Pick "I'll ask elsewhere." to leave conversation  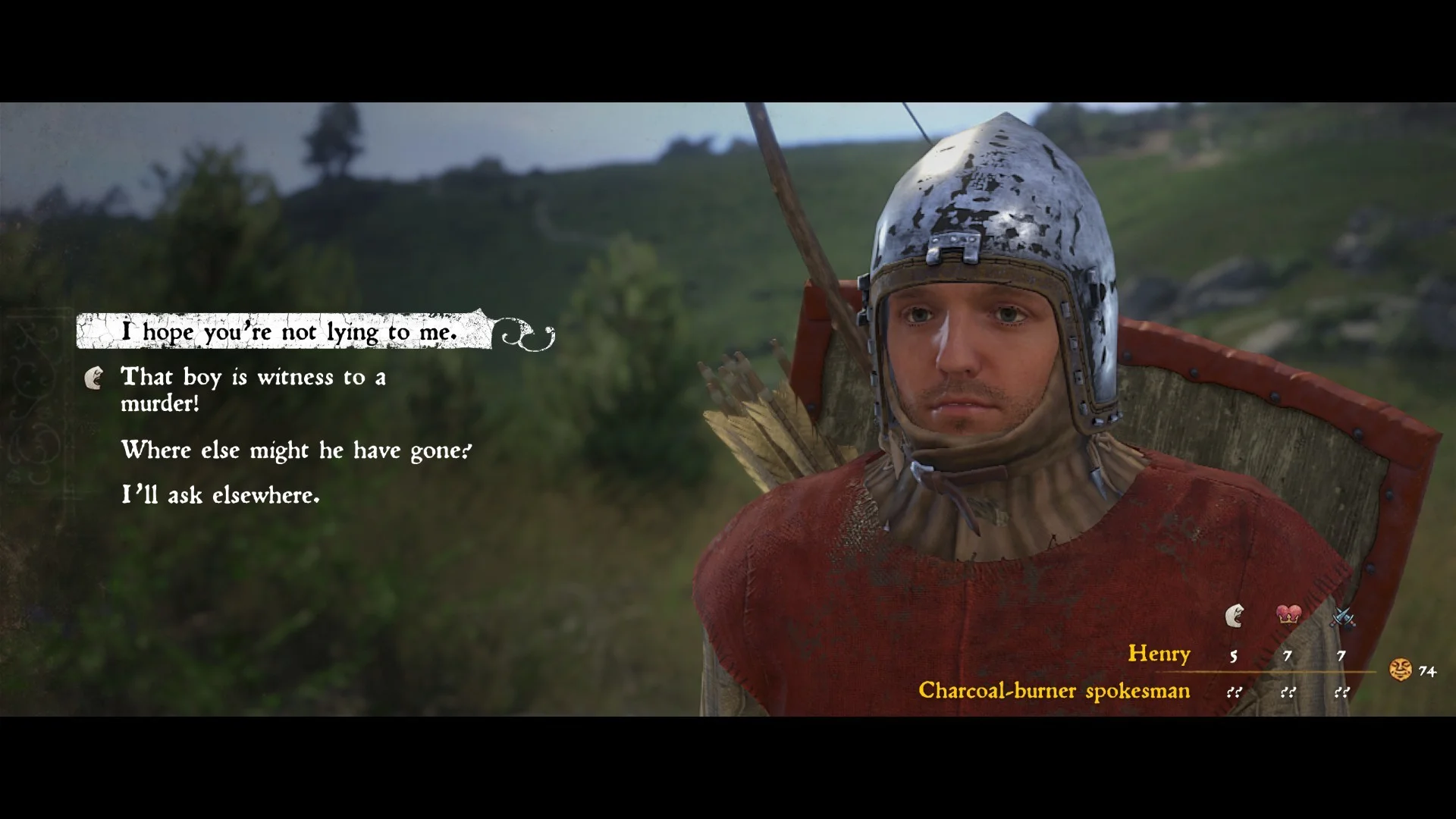coord(220,495)
